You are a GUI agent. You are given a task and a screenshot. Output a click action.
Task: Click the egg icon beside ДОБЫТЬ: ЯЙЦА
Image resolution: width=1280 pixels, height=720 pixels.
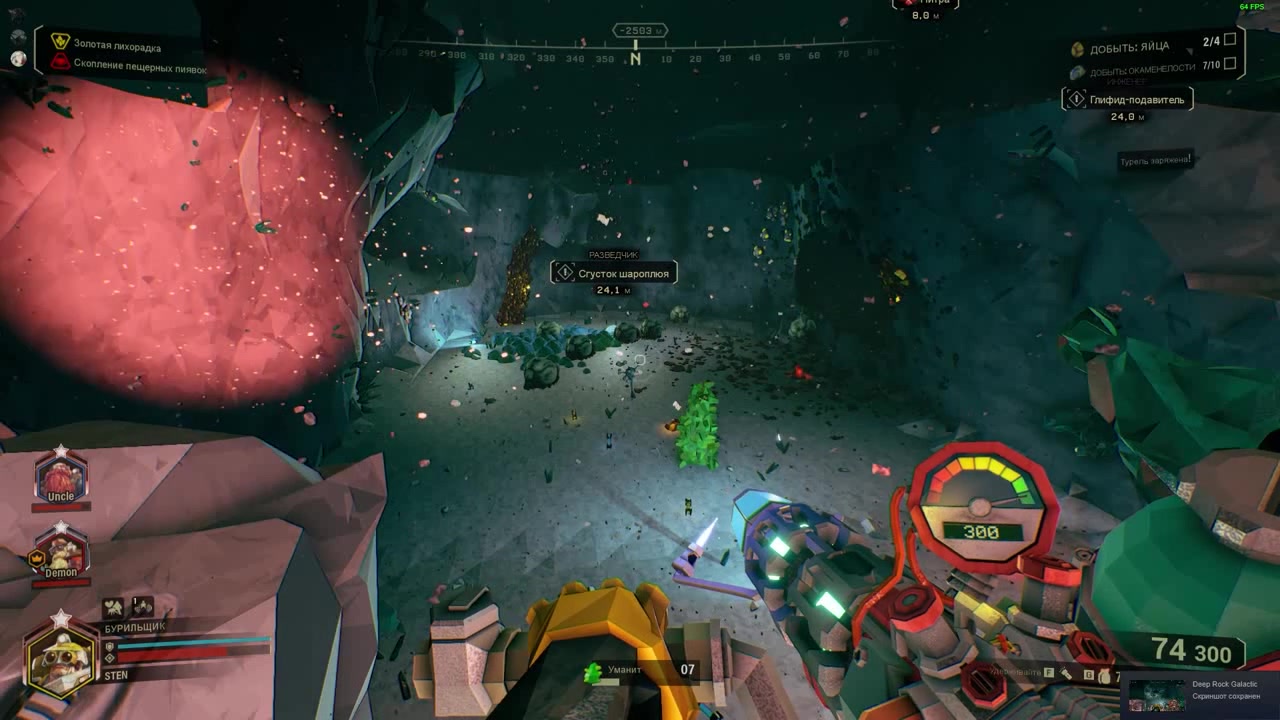1077,46
